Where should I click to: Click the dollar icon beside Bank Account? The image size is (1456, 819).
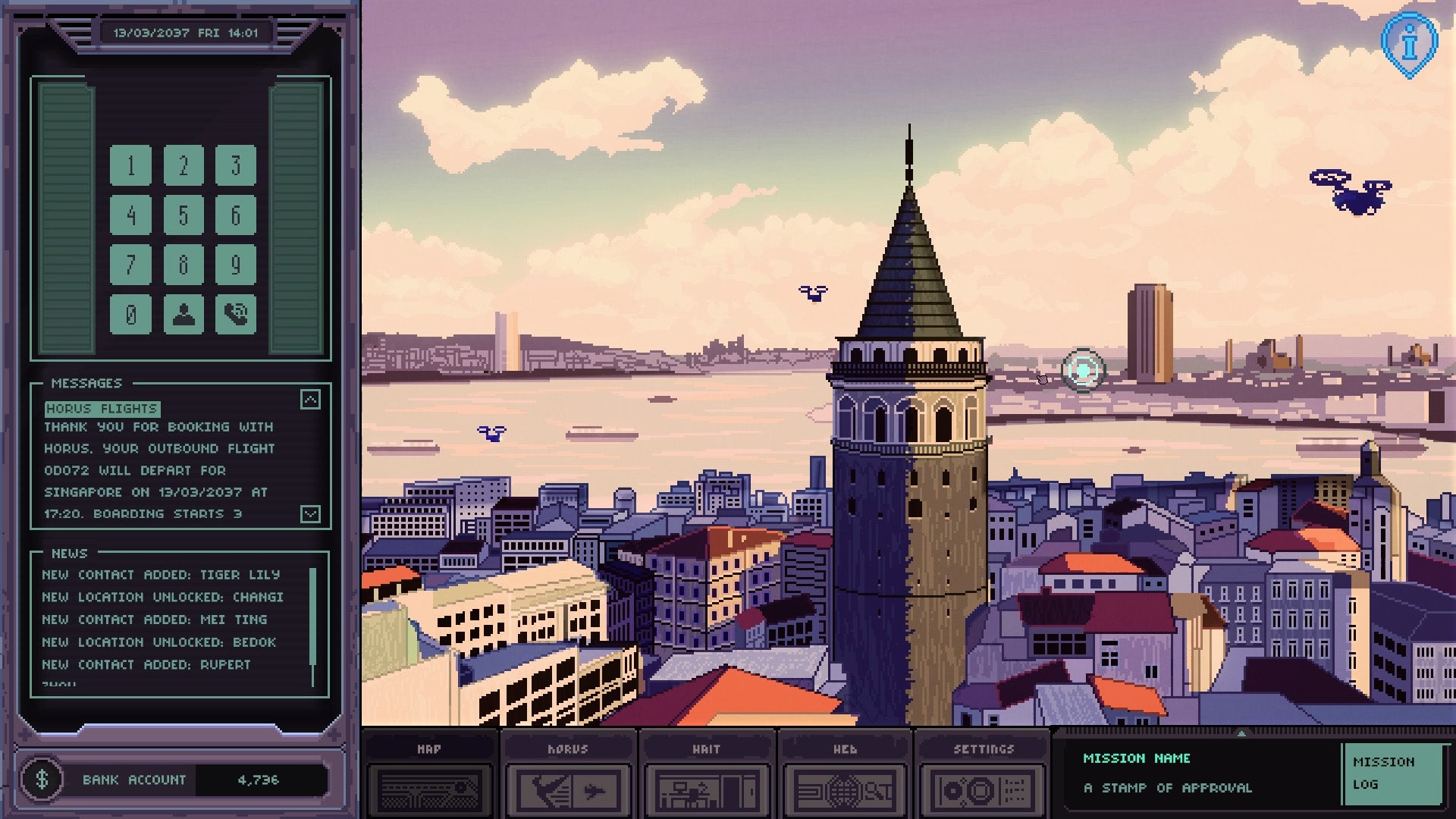click(43, 779)
